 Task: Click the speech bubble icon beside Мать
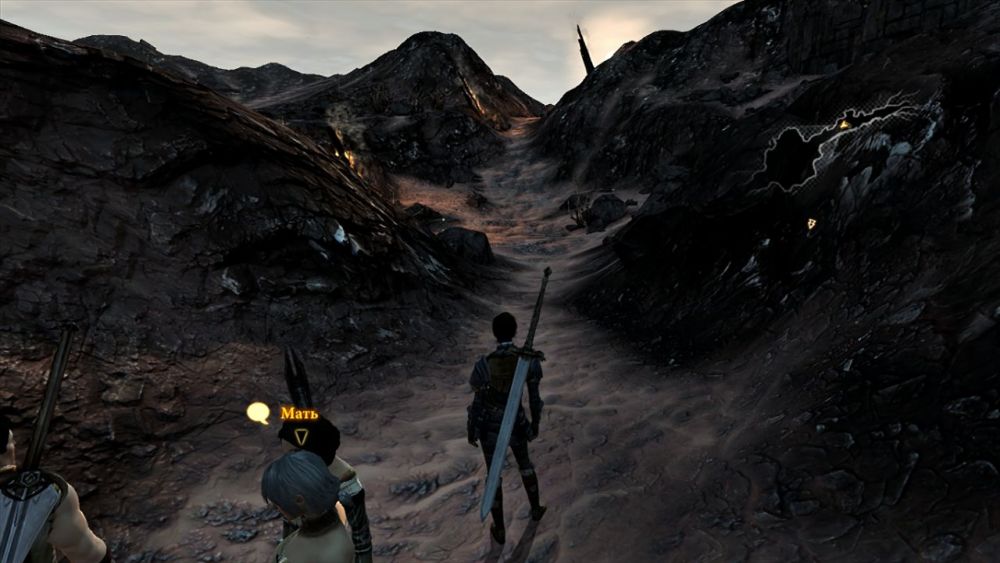259,412
